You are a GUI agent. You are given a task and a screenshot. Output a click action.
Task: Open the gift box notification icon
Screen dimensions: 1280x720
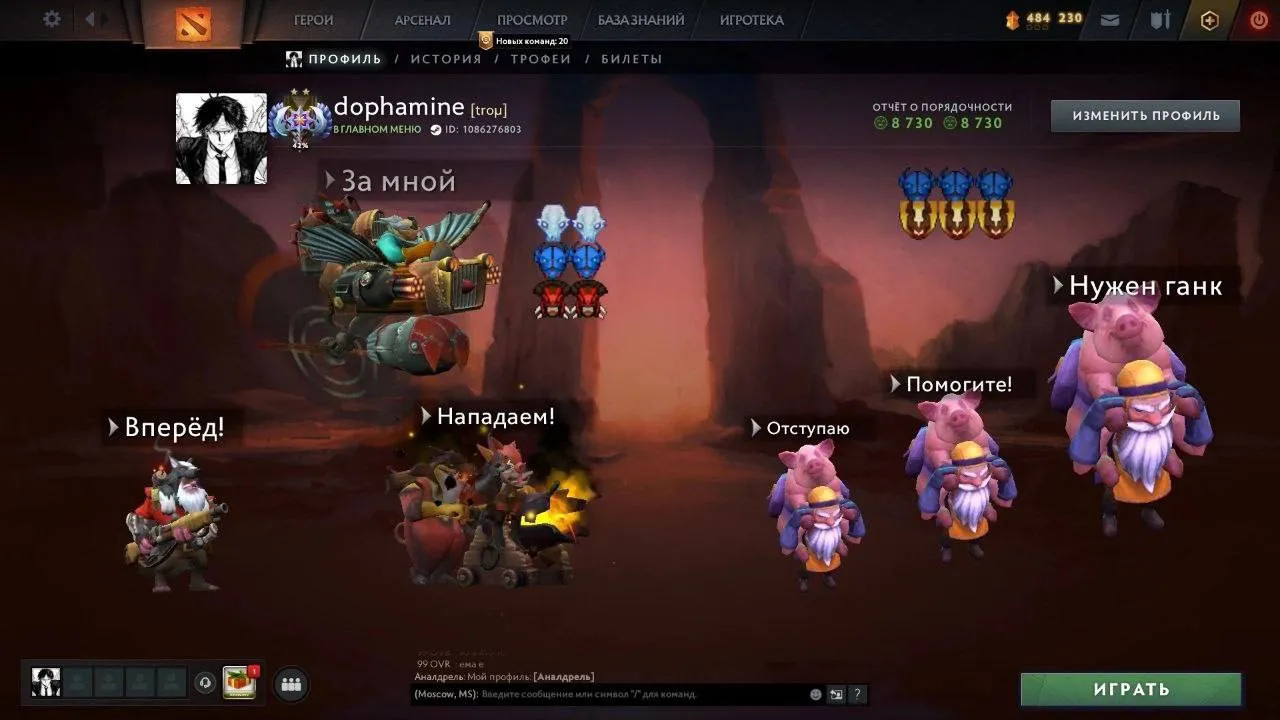click(x=239, y=682)
